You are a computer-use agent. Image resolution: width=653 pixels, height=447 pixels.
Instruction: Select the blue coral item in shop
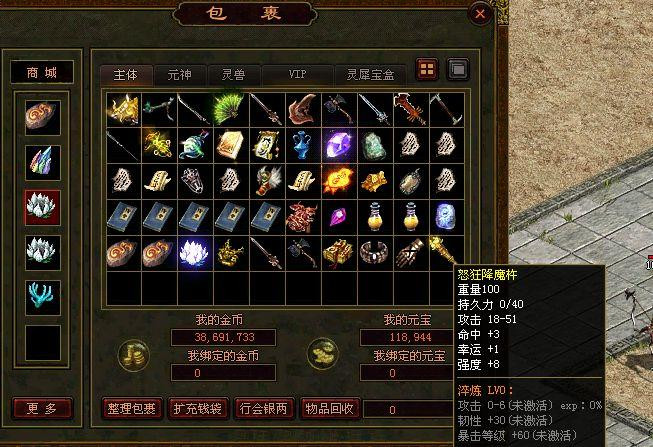pos(43,297)
